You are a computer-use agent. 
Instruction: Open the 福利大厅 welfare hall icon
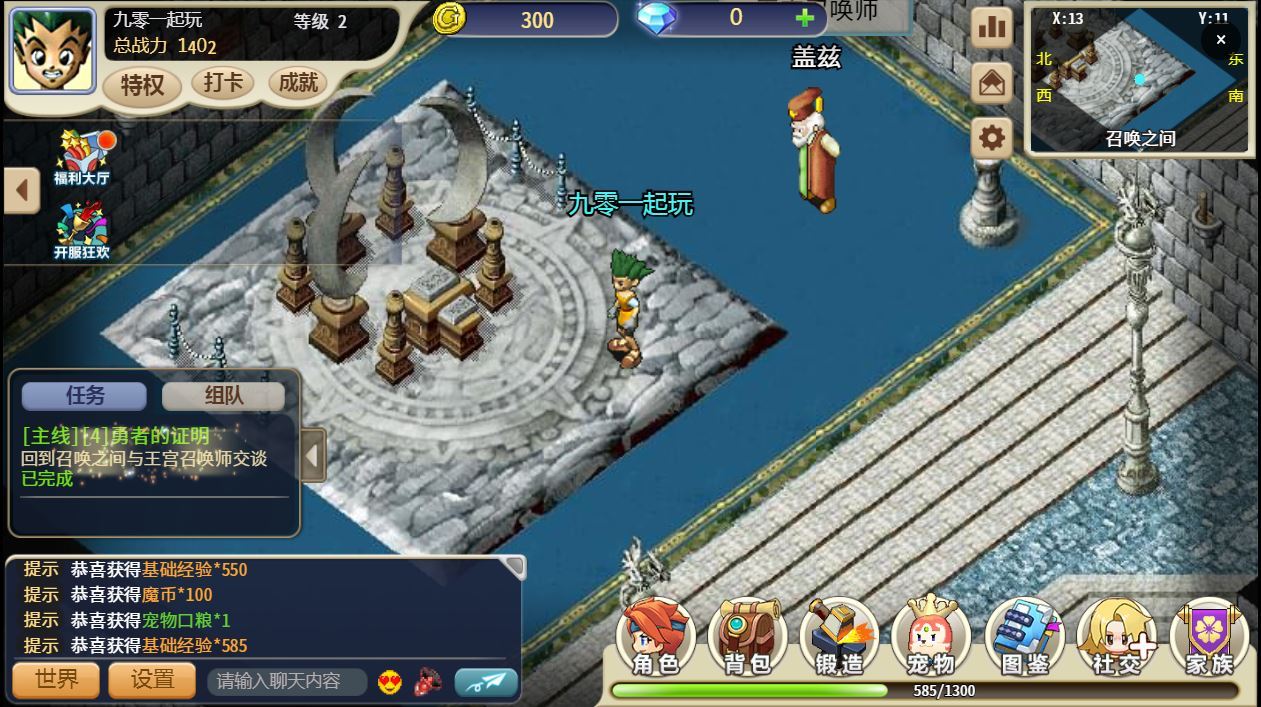click(82, 157)
